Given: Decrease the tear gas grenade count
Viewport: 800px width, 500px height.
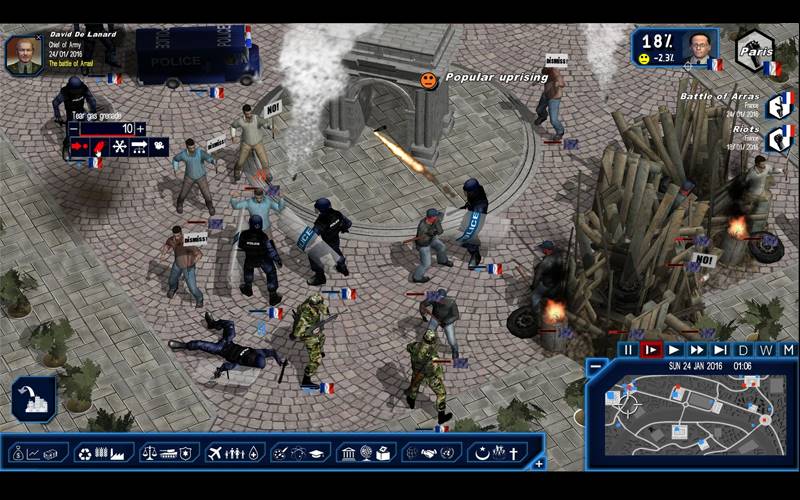Looking at the screenshot, I should pos(73,129).
